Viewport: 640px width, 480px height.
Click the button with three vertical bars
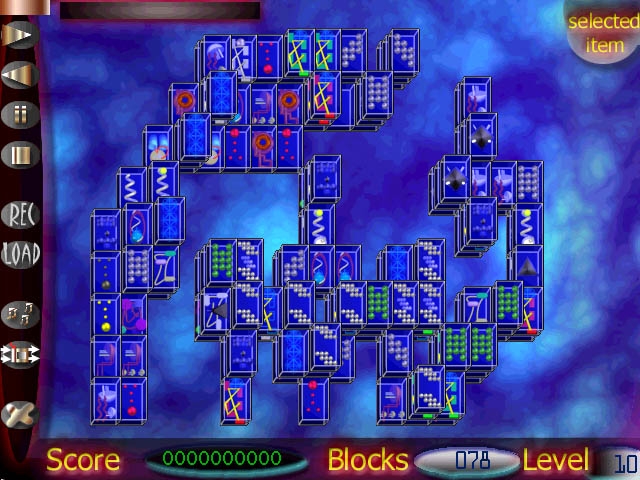point(20,155)
